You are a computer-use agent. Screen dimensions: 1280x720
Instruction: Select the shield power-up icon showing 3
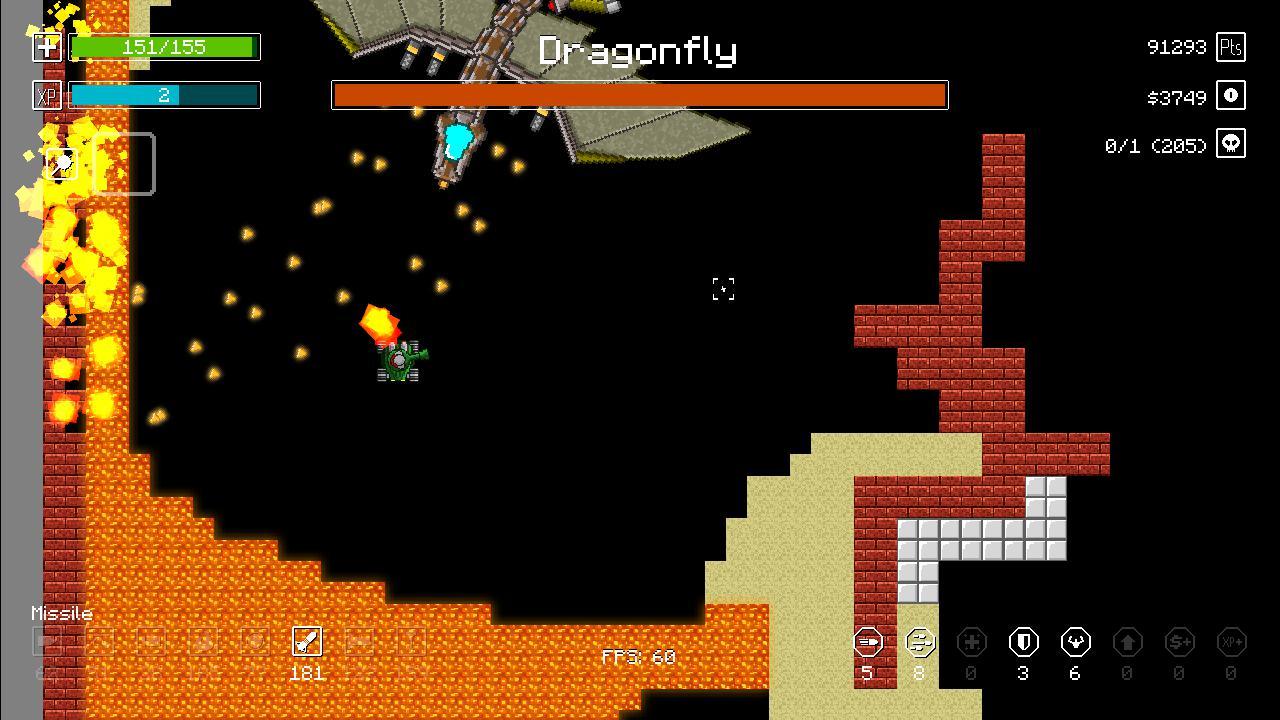tap(1023, 641)
